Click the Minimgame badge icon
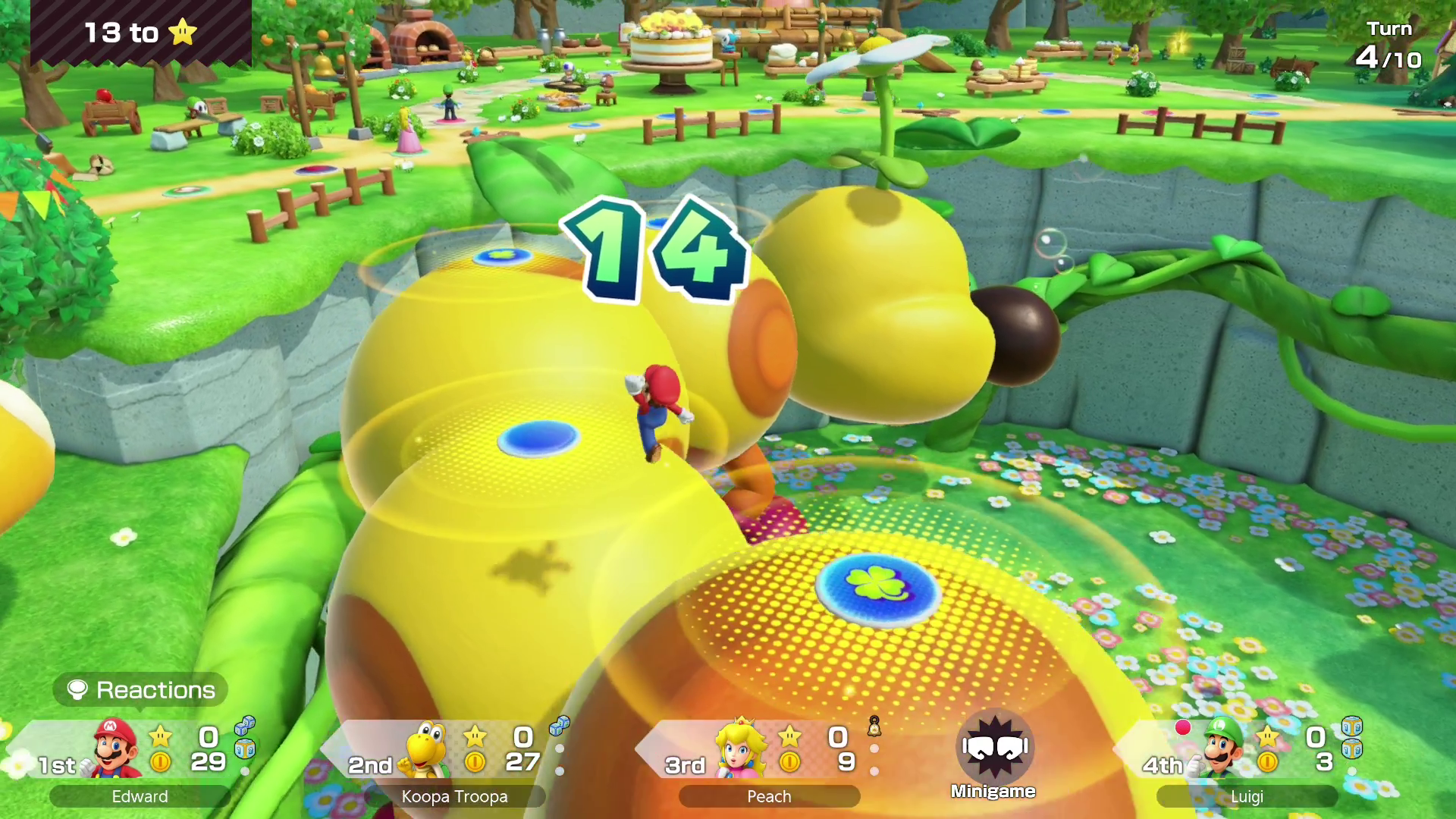 (993, 748)
